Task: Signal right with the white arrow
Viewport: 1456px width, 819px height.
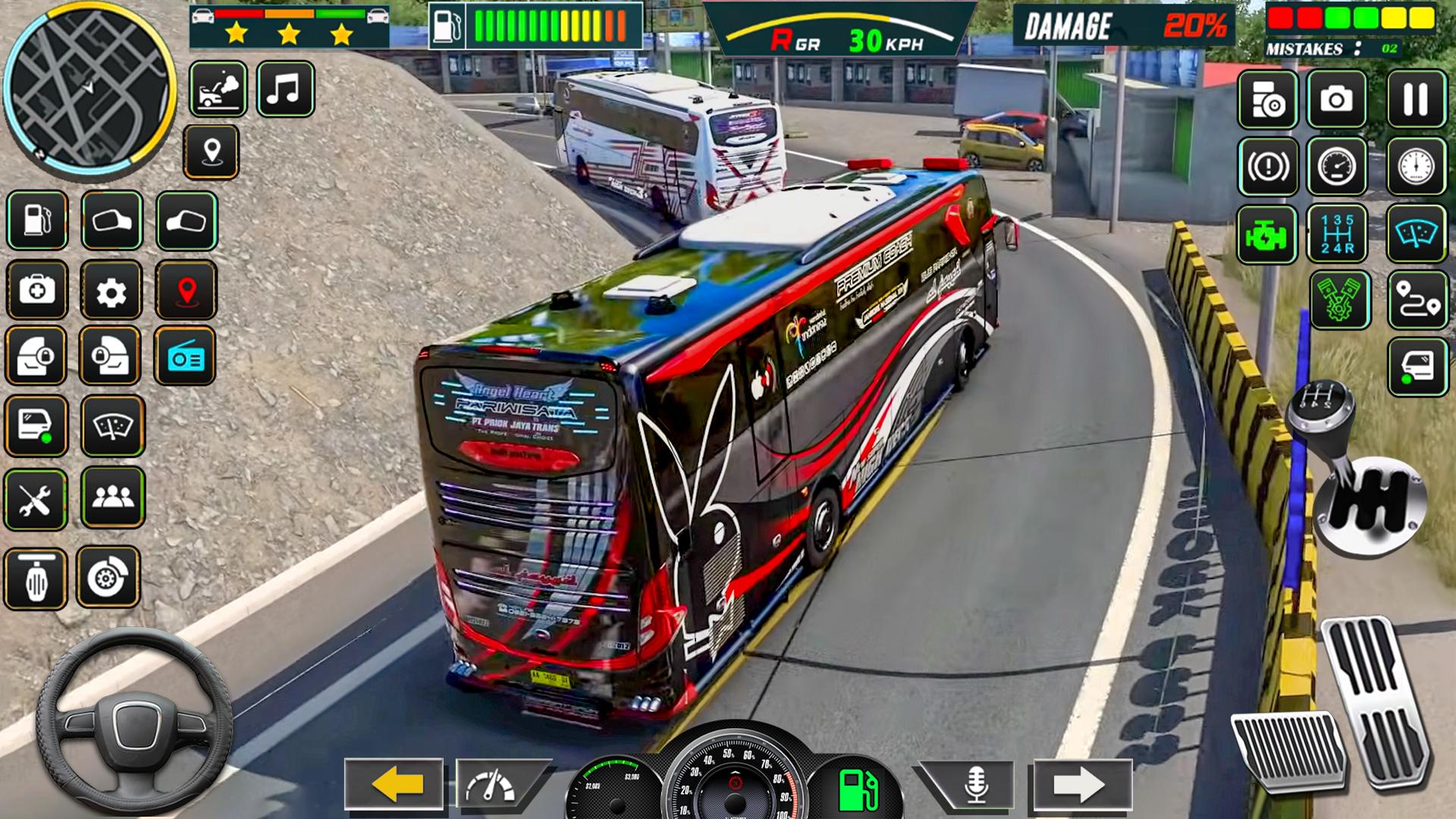Action: pyautogui.click(x=1080, y=784)
